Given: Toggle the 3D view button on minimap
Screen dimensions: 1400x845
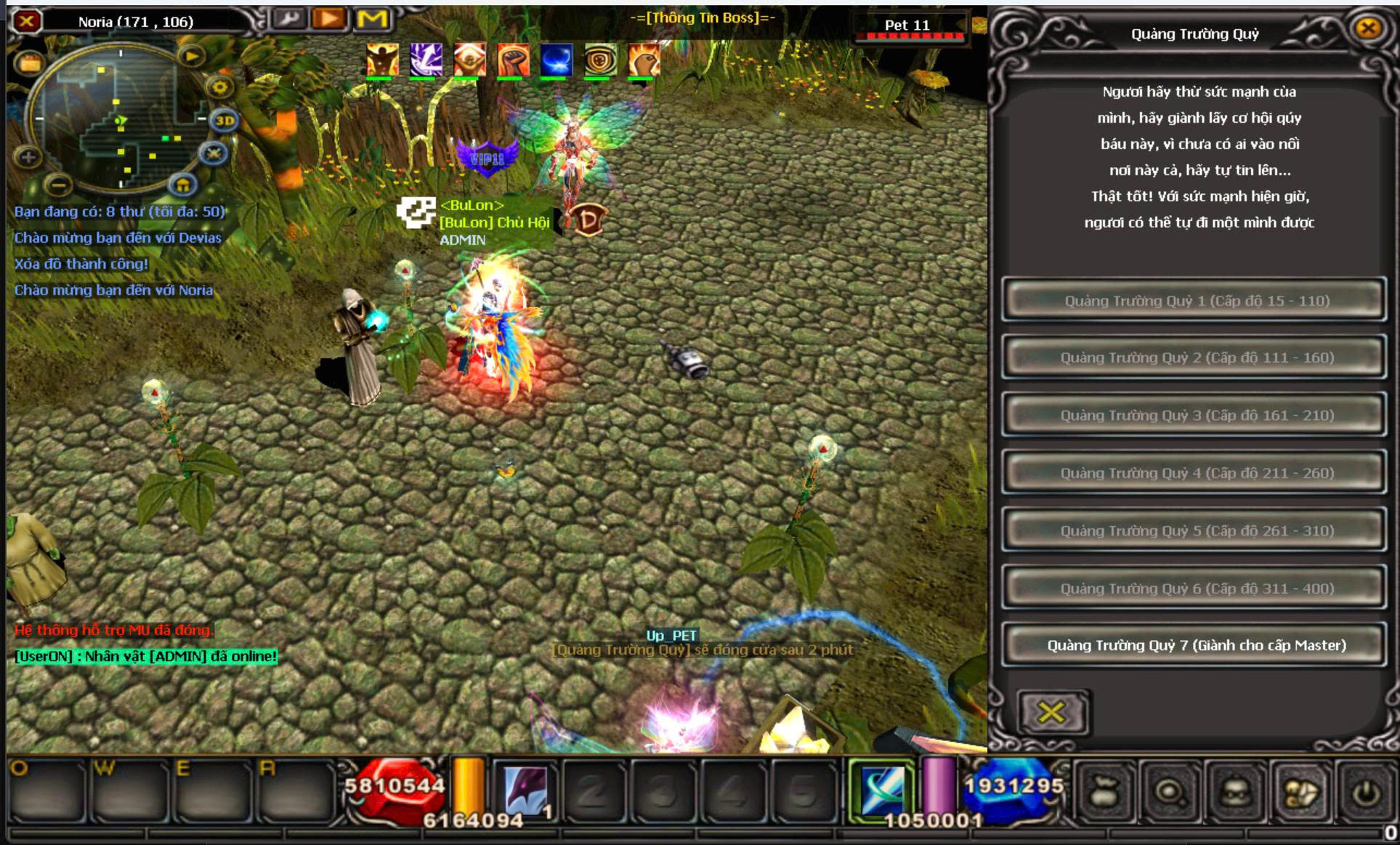Looking at the screenshot, I should click(x=224, y=121).
